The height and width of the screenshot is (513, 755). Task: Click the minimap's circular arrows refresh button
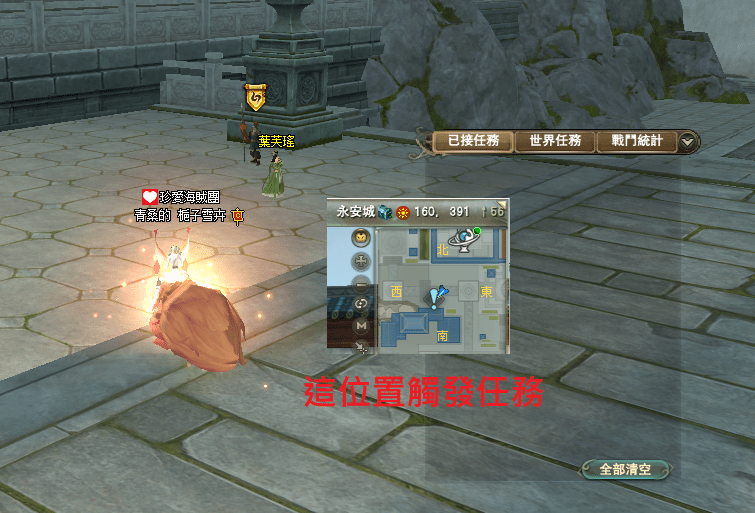point(362,304)
